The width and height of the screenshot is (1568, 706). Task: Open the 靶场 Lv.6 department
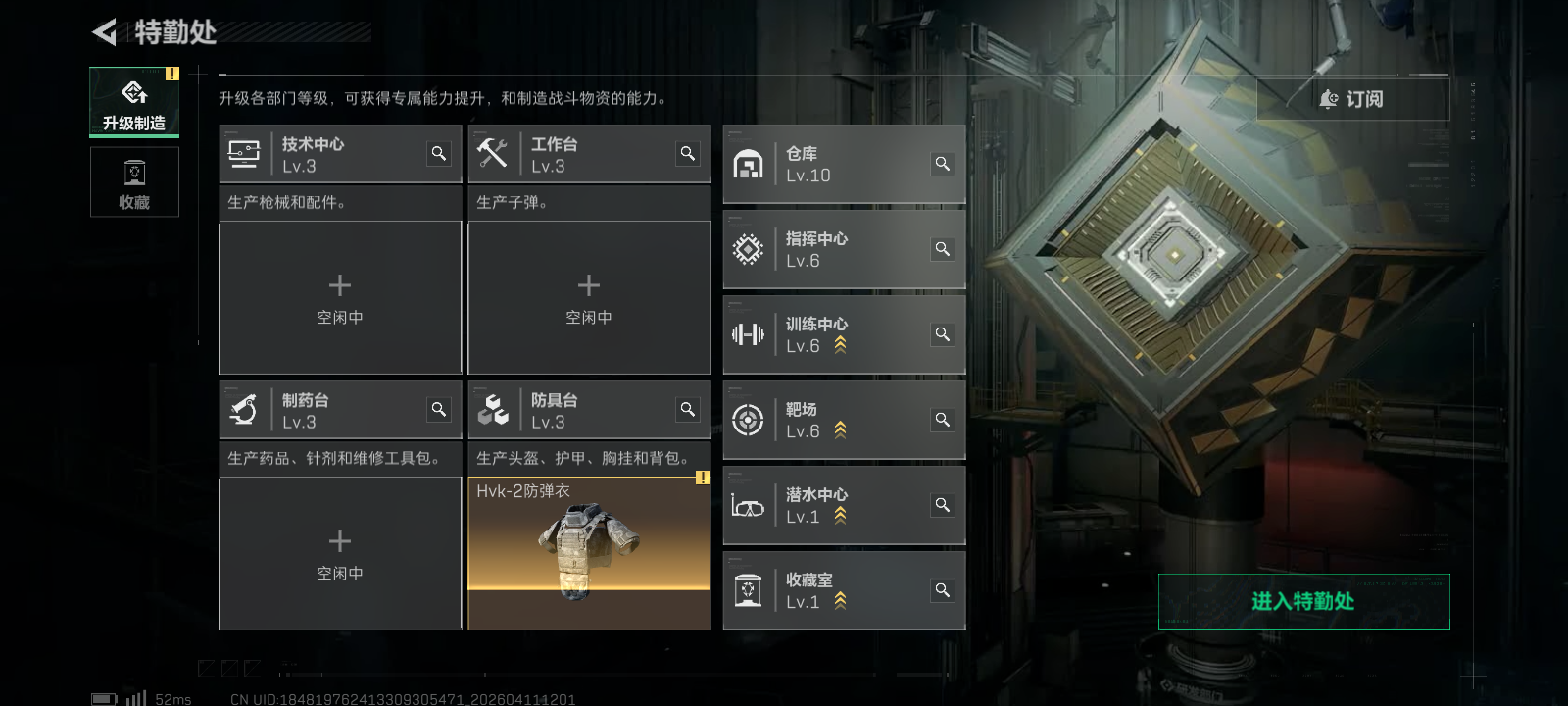(833, 421)
